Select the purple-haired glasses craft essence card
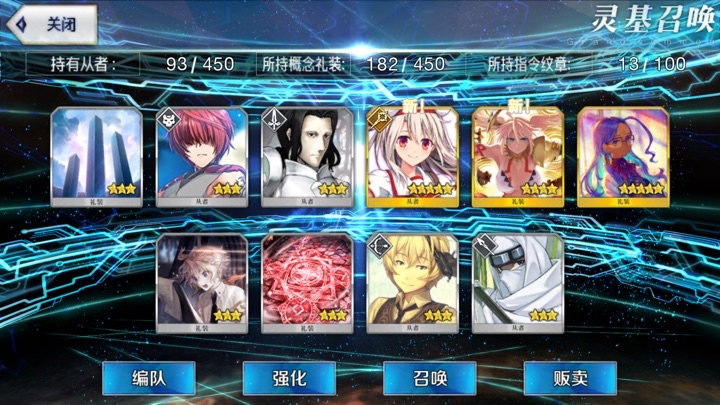Viewport: 720px width, 405px height. pyautogui.click(x=622, y=155)
